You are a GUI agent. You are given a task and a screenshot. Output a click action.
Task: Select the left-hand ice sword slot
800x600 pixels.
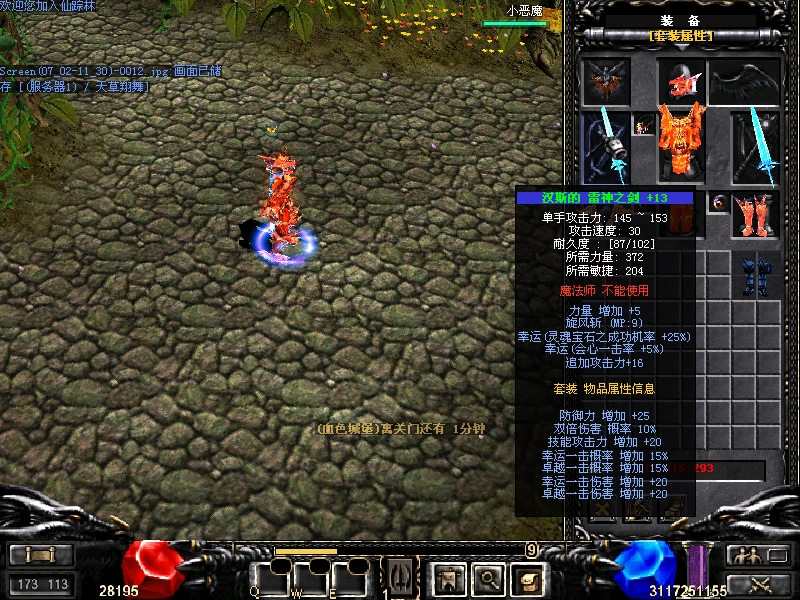(606, 148)
